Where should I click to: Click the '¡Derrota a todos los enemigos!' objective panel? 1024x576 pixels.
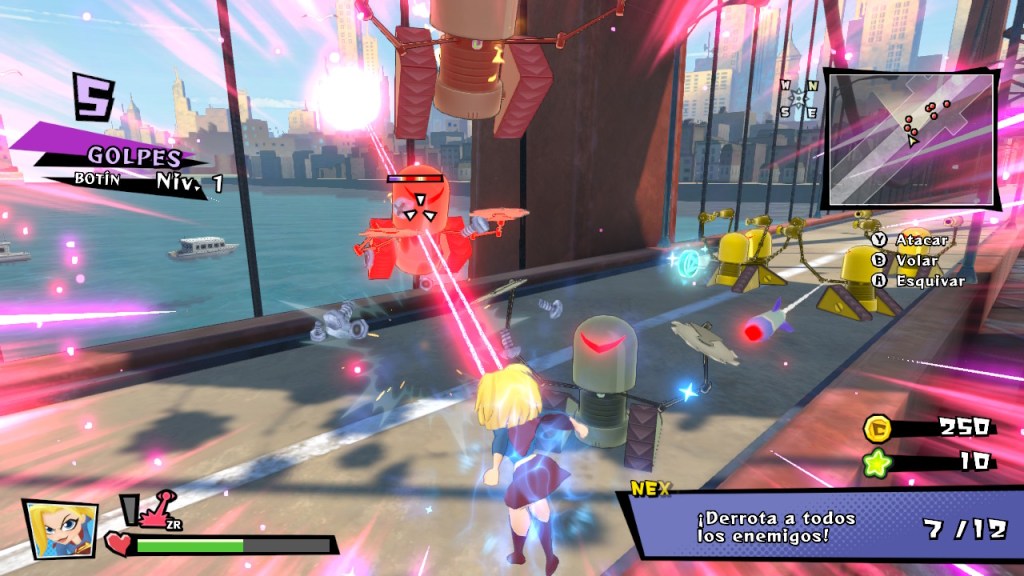click(x=820, y=528)
